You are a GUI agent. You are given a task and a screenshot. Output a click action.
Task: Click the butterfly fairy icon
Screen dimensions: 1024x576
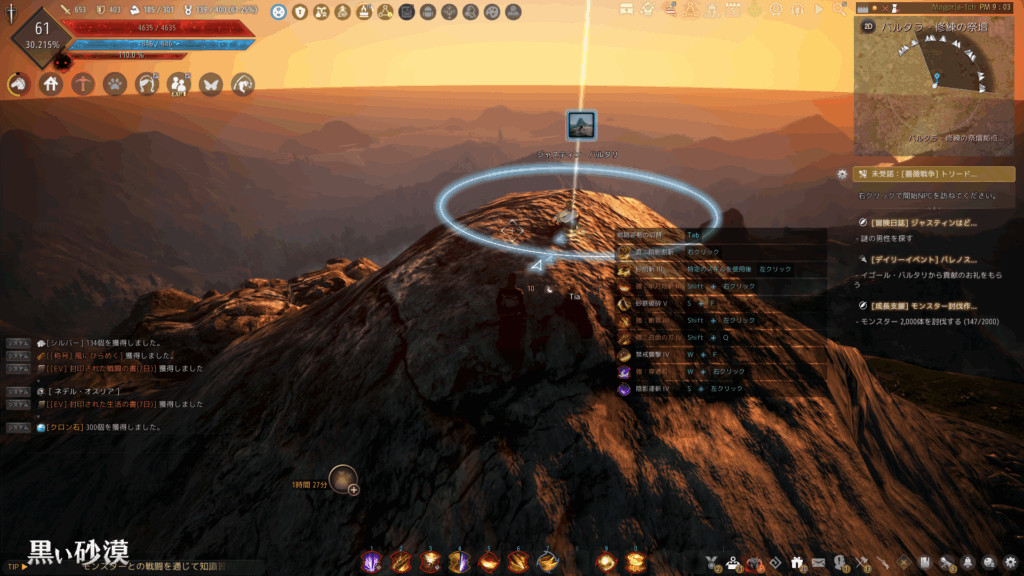click(x=211, y=85)
